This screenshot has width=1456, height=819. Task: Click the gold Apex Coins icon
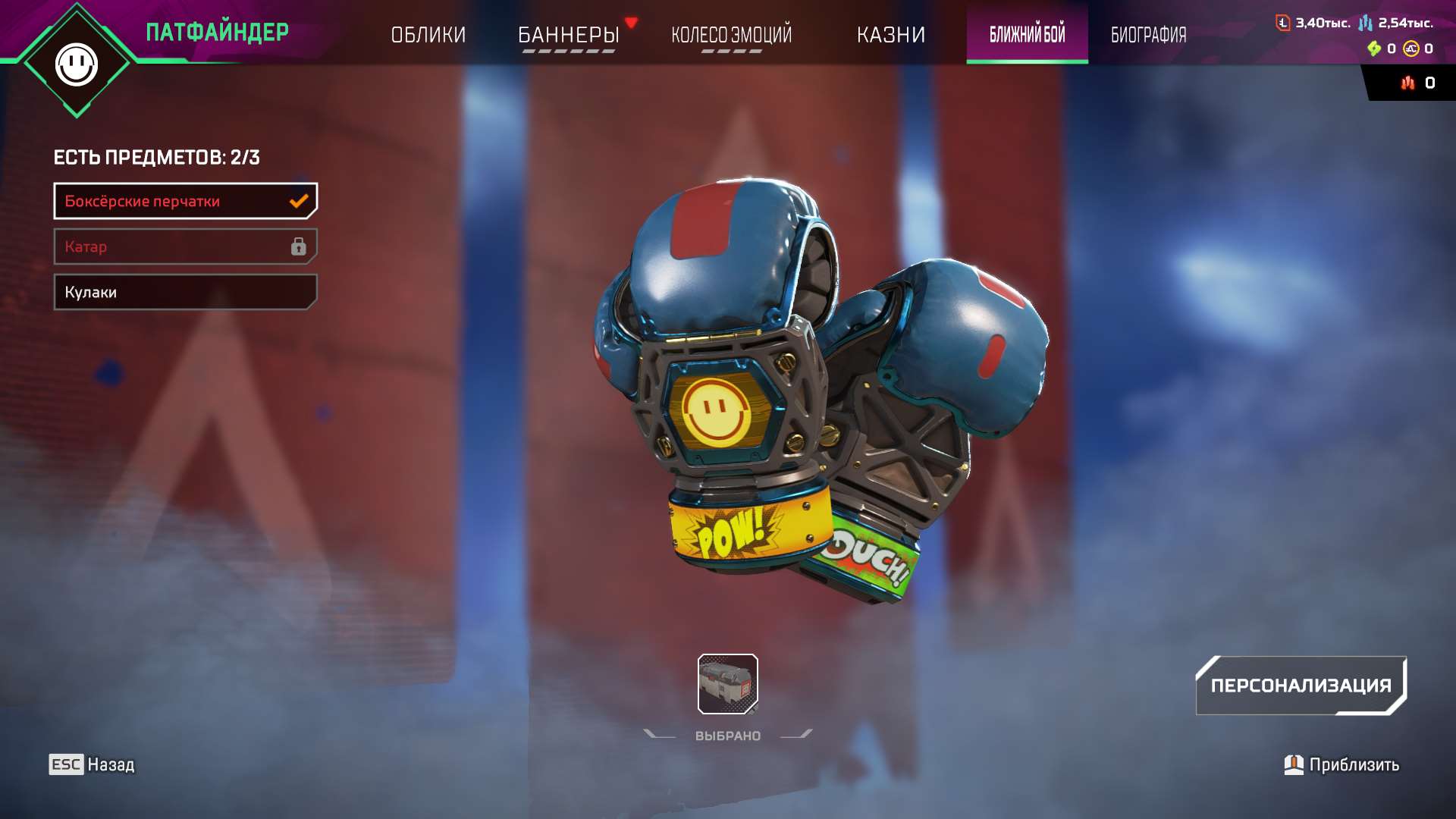1411,49
